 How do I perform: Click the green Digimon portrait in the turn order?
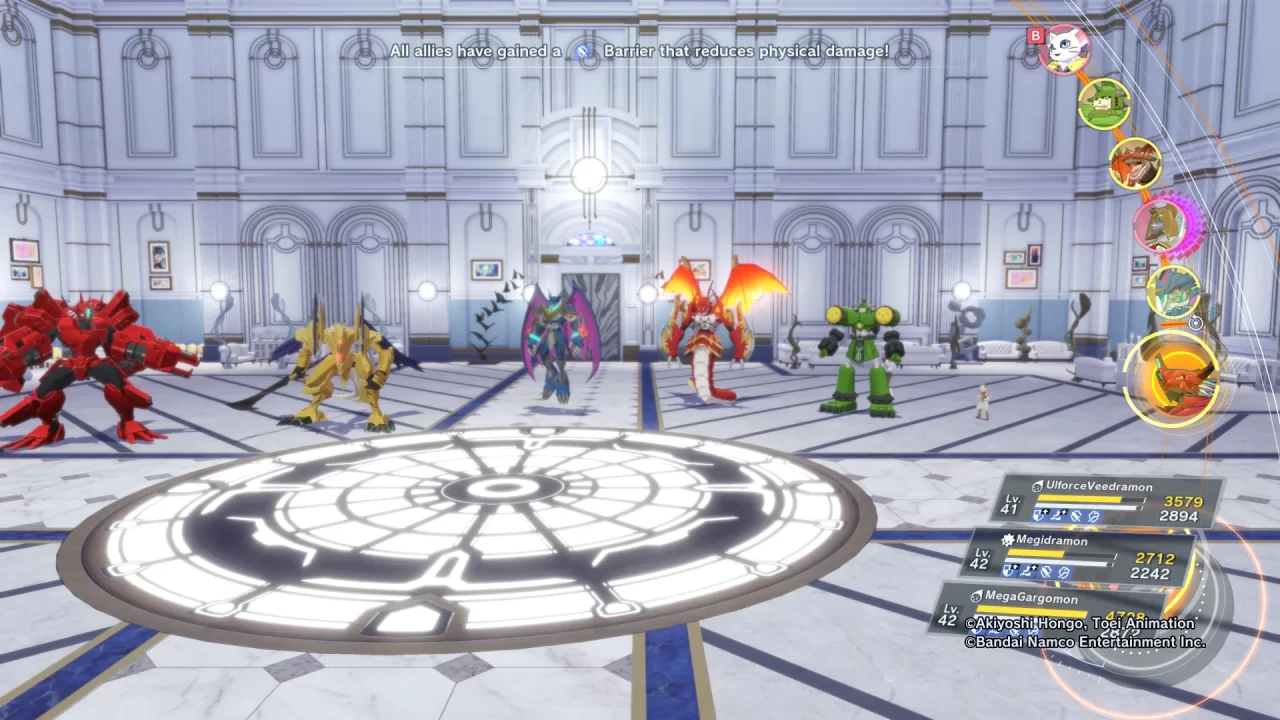click(x=1105, y=103)
